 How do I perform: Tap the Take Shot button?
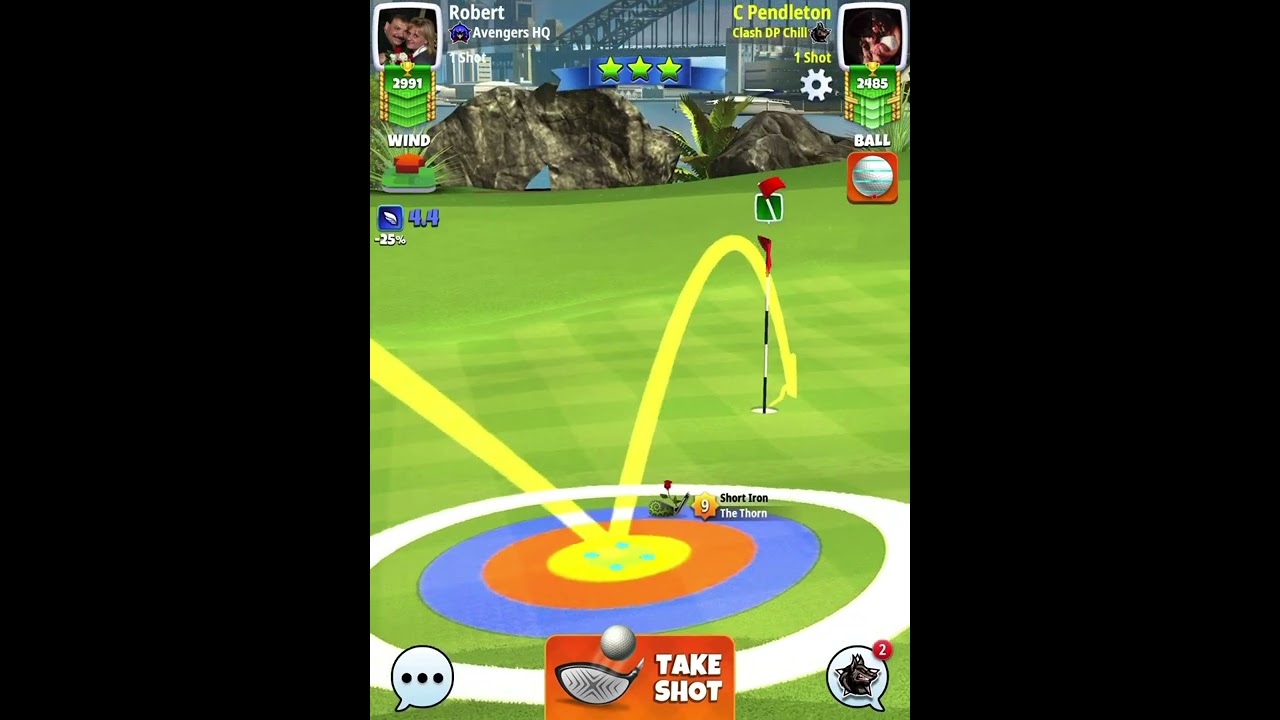[640, 677]
